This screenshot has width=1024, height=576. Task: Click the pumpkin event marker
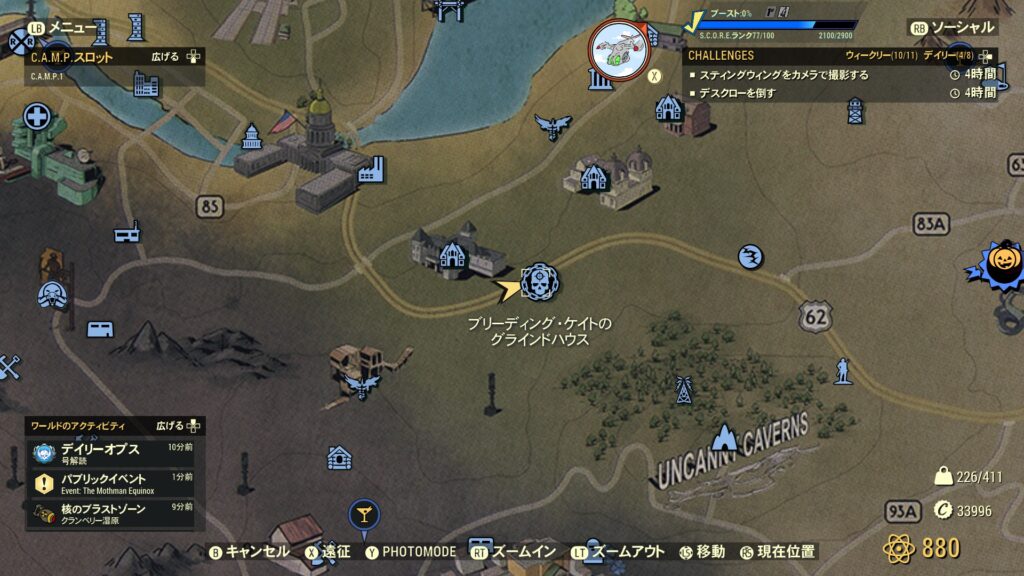point(1003,262)
